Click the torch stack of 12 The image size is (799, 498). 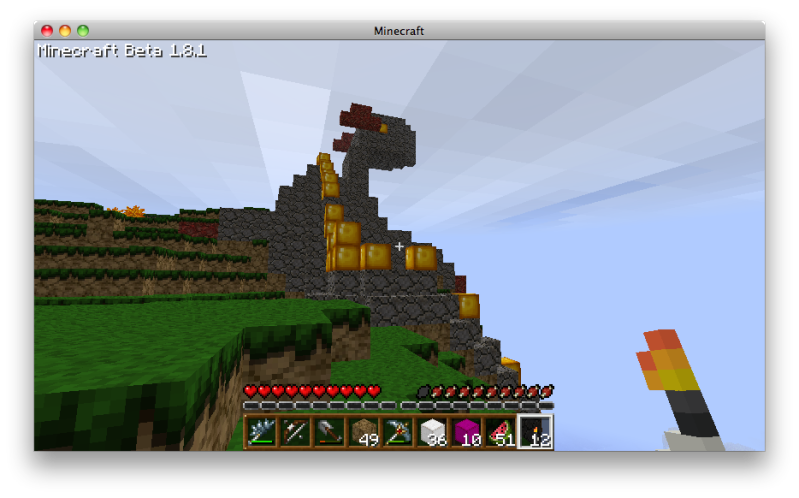[x=535, y=432]
